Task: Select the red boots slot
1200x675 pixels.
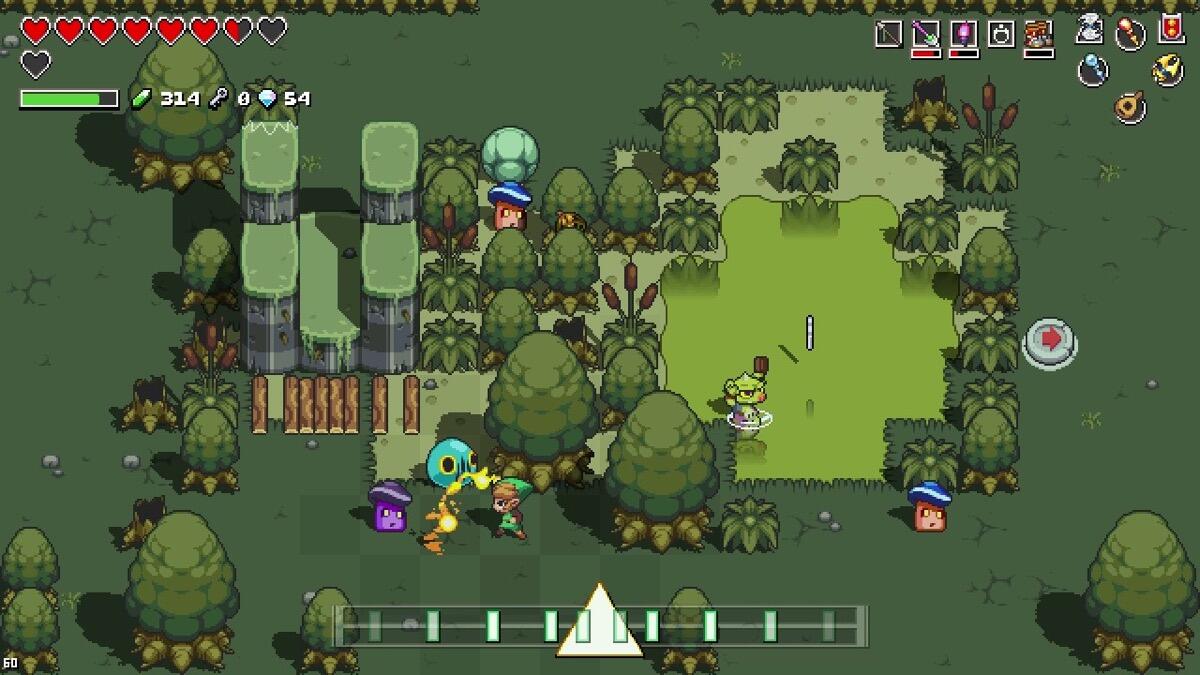Action: (1039, 34)
